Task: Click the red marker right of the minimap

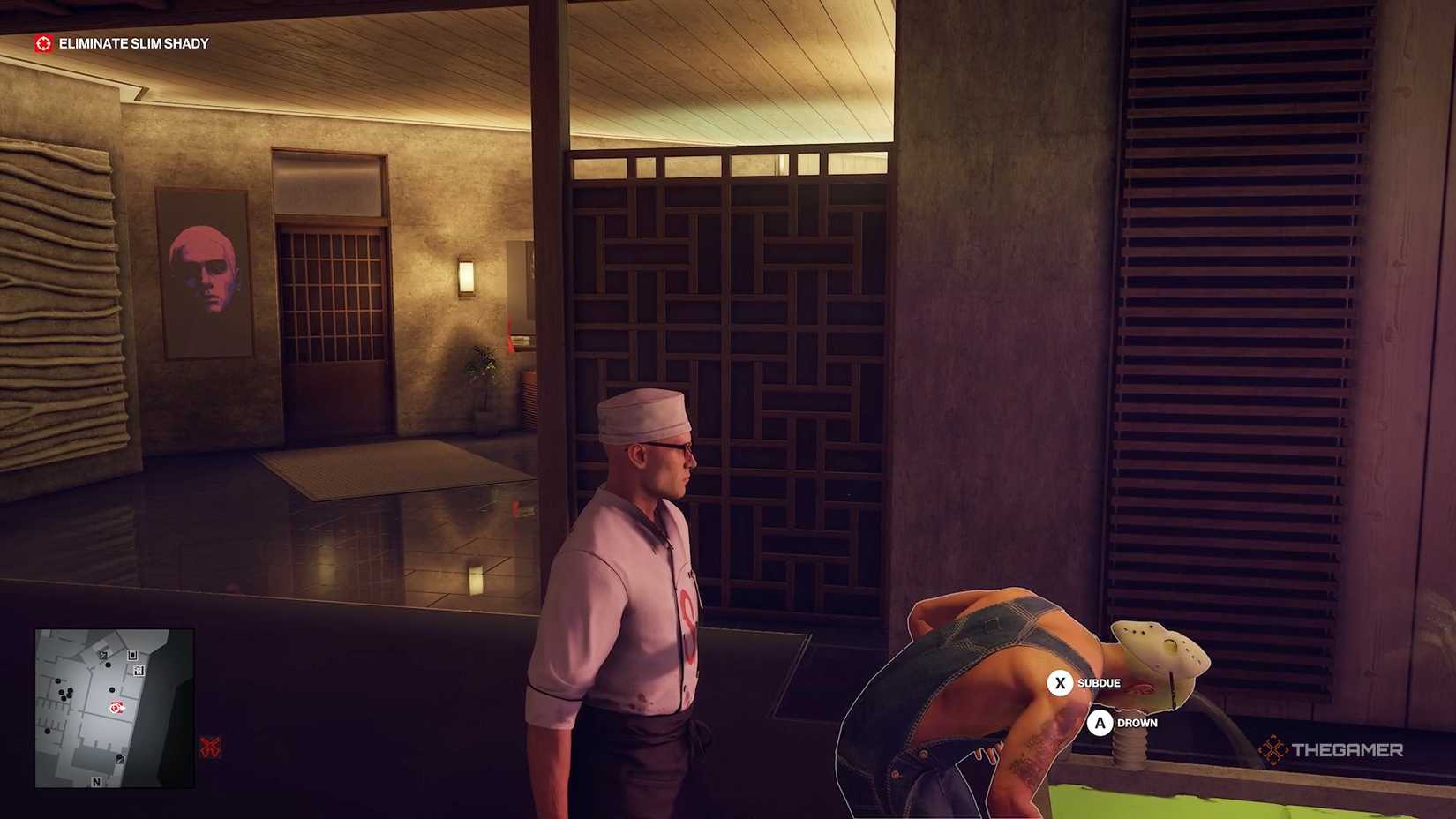Action: pos(210,746)
